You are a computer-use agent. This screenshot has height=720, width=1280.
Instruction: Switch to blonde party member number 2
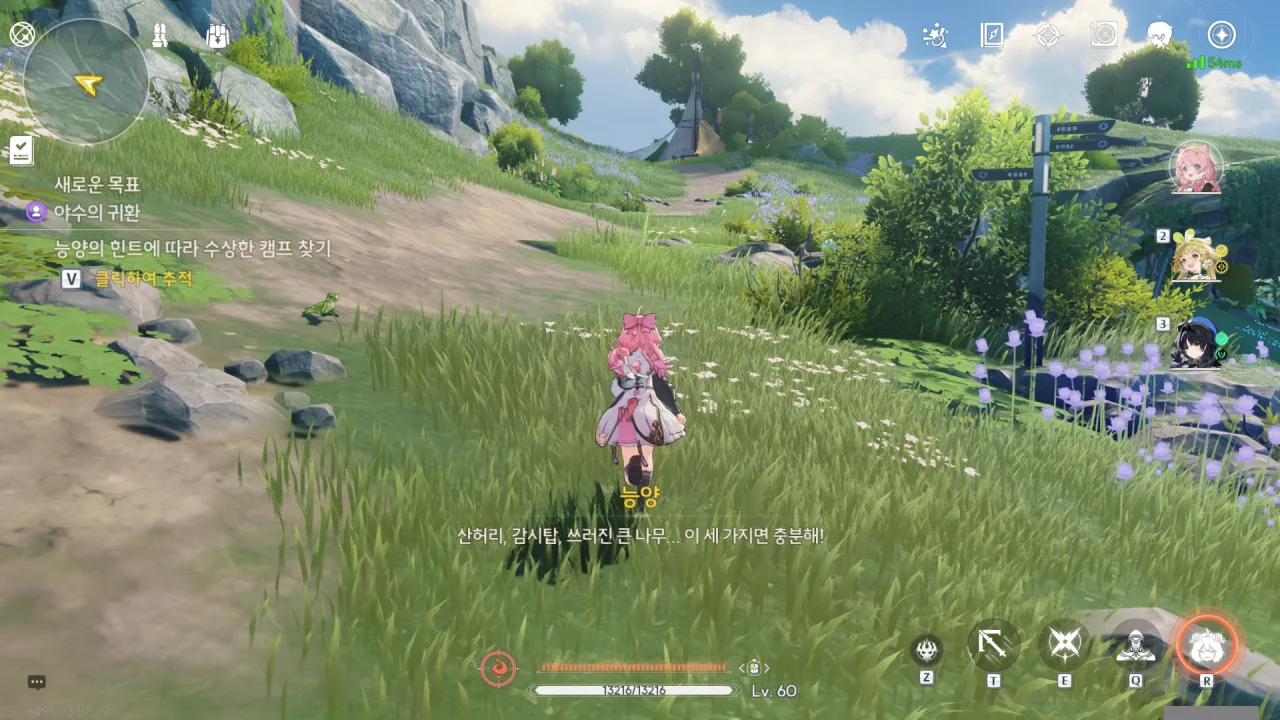[x=1195, y=256]
